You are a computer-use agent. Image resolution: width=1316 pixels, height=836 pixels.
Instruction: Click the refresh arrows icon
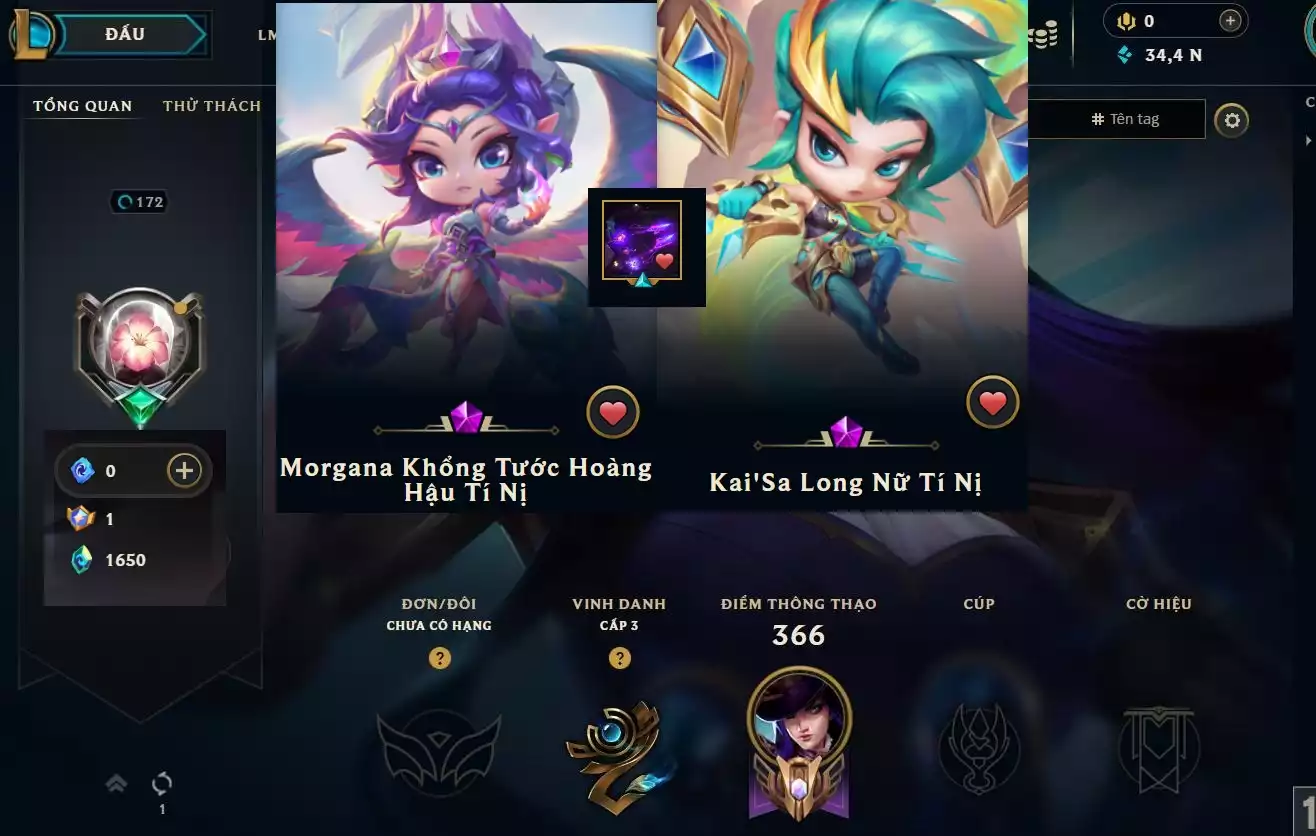point(162,783)
